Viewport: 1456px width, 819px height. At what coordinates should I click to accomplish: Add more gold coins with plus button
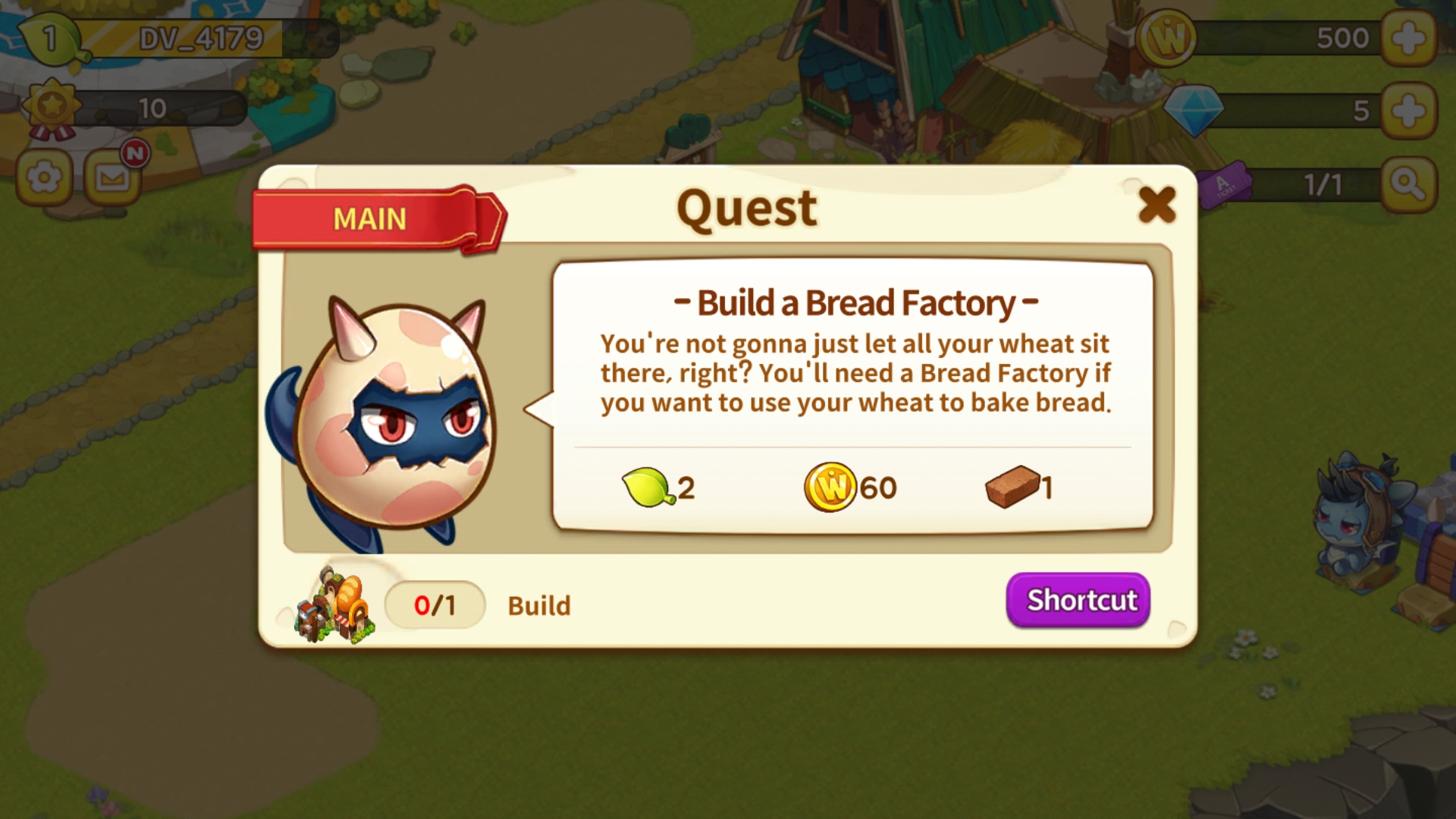click(1408, 38)
